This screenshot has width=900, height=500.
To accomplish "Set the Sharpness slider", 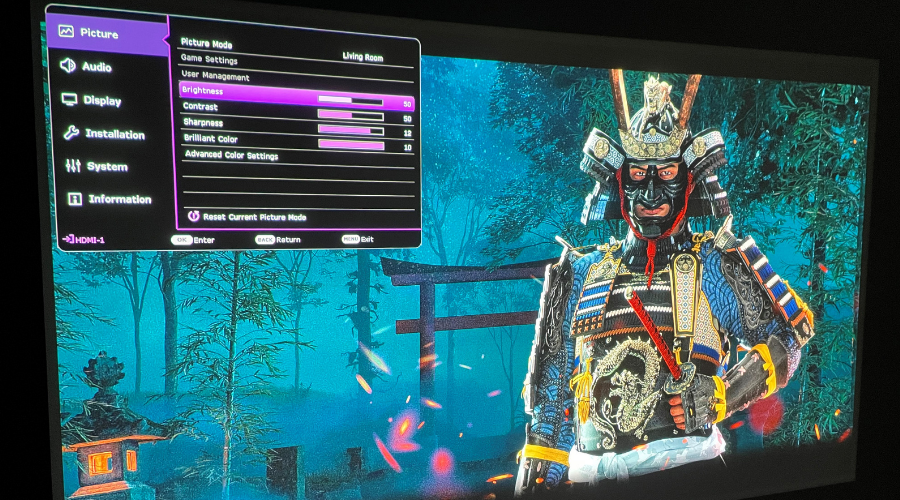I will (x=350, y=130).
